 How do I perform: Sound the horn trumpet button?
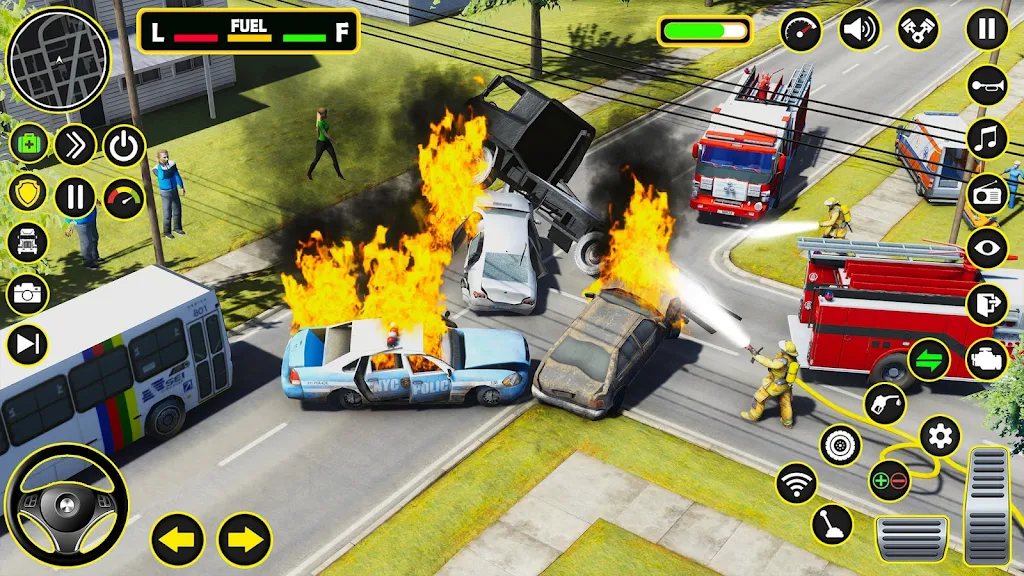click(987, 86)
